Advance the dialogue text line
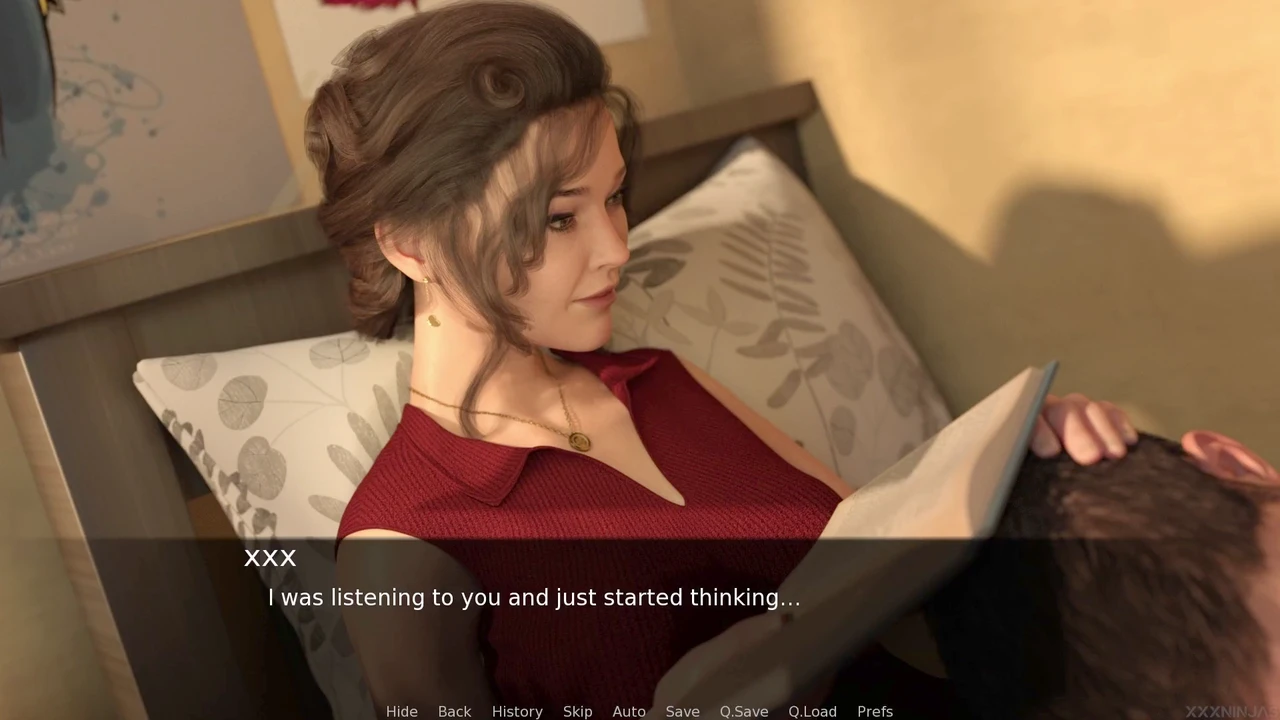Image resolution: width=1280 pixels, height=720 pixels. (x=534, y=598)
